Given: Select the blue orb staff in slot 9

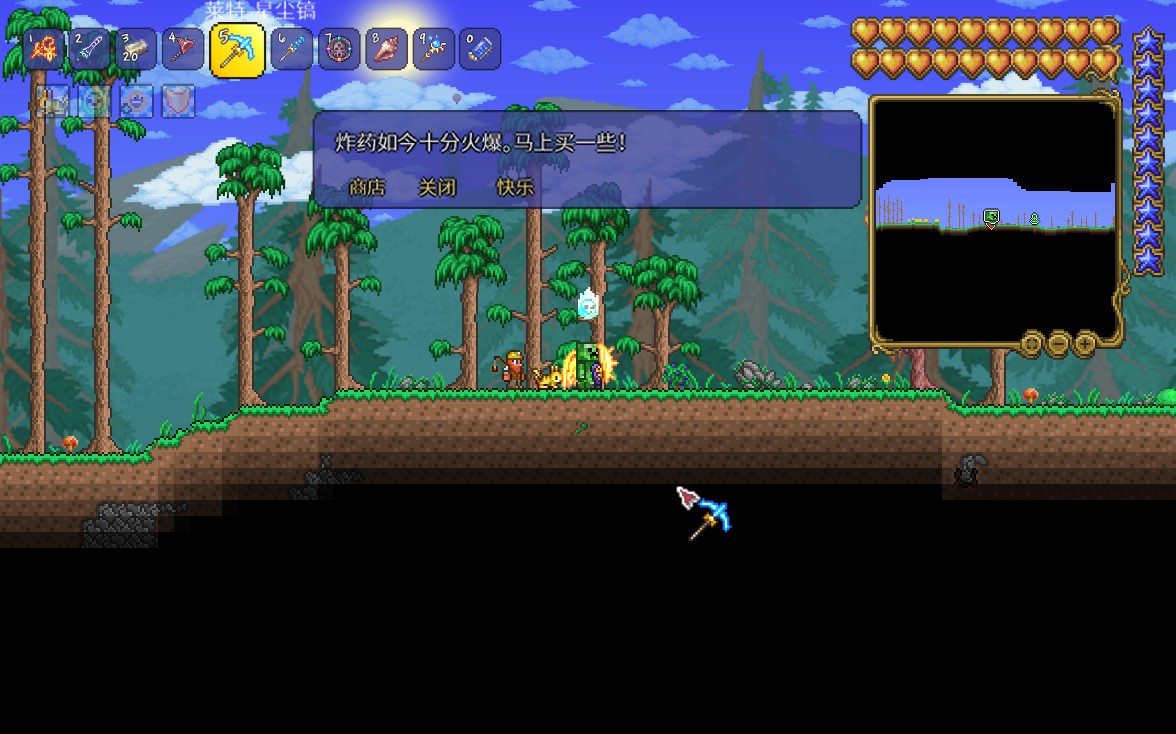Looking at the screenshot, I should click(x=433, y=50).
